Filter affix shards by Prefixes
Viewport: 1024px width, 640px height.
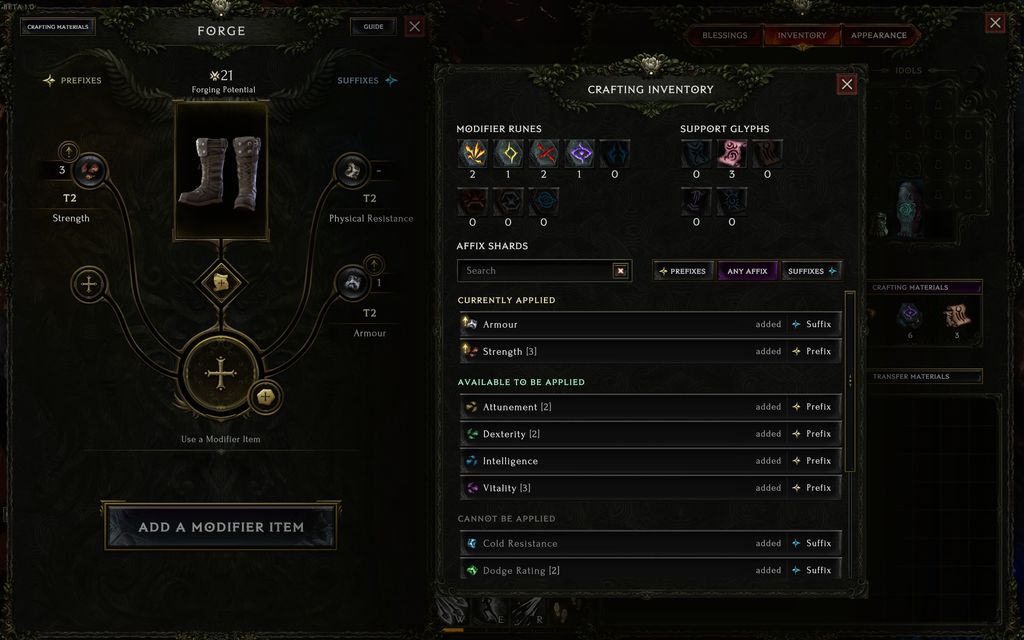tap(681, 271)
